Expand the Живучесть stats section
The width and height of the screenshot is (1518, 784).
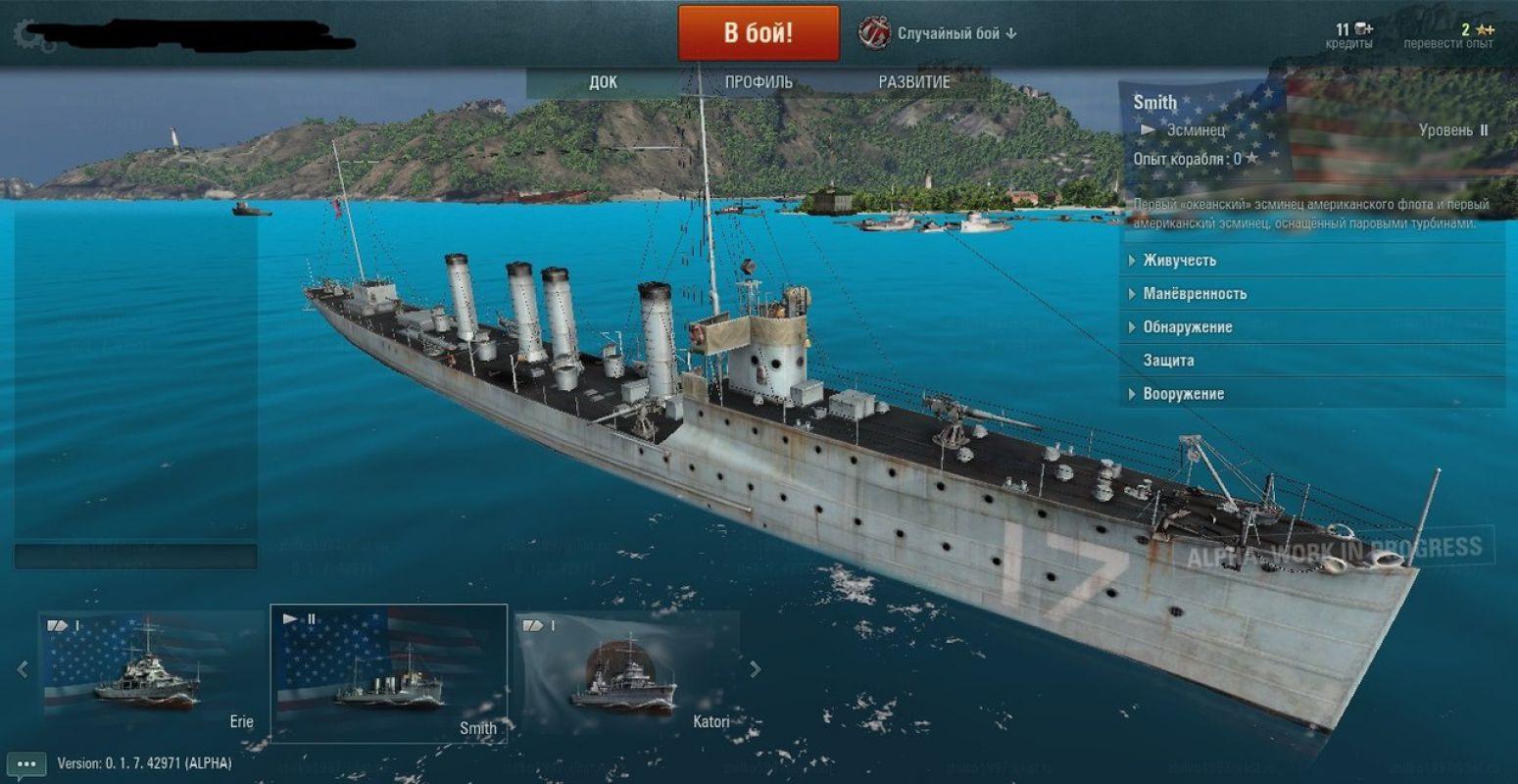(1179, 261)
